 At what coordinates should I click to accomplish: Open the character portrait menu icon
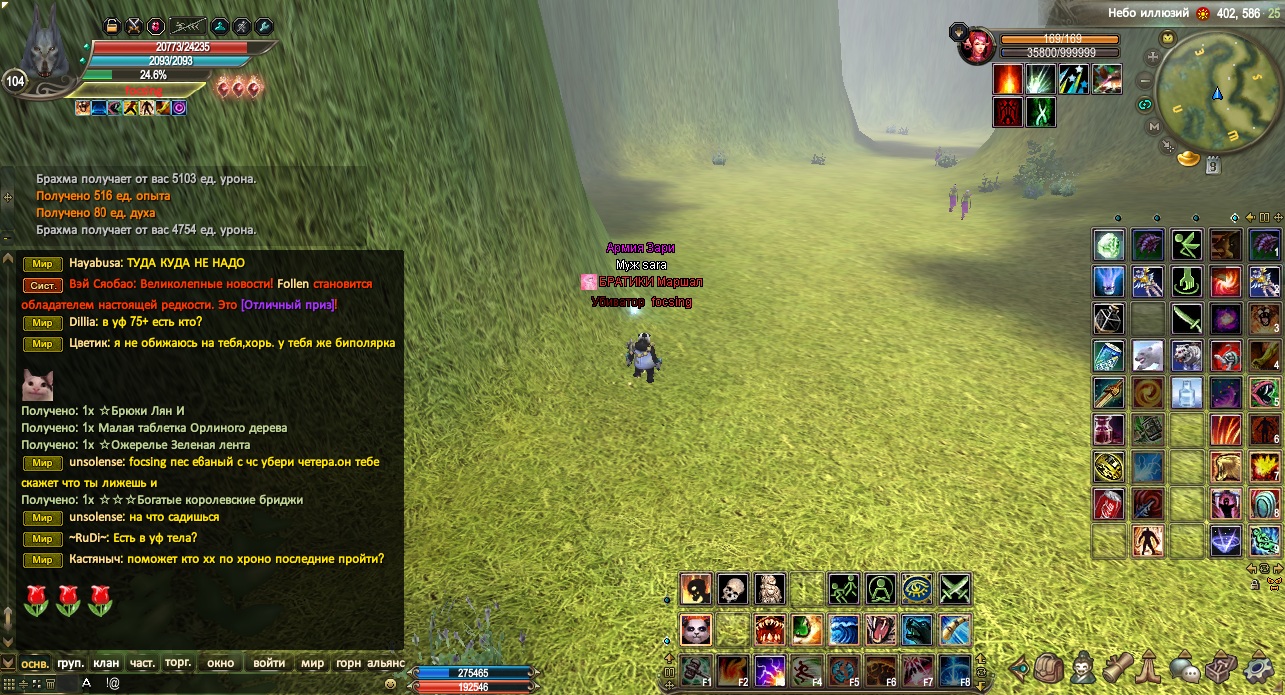pyautogui.click(x=1084, y=667)
